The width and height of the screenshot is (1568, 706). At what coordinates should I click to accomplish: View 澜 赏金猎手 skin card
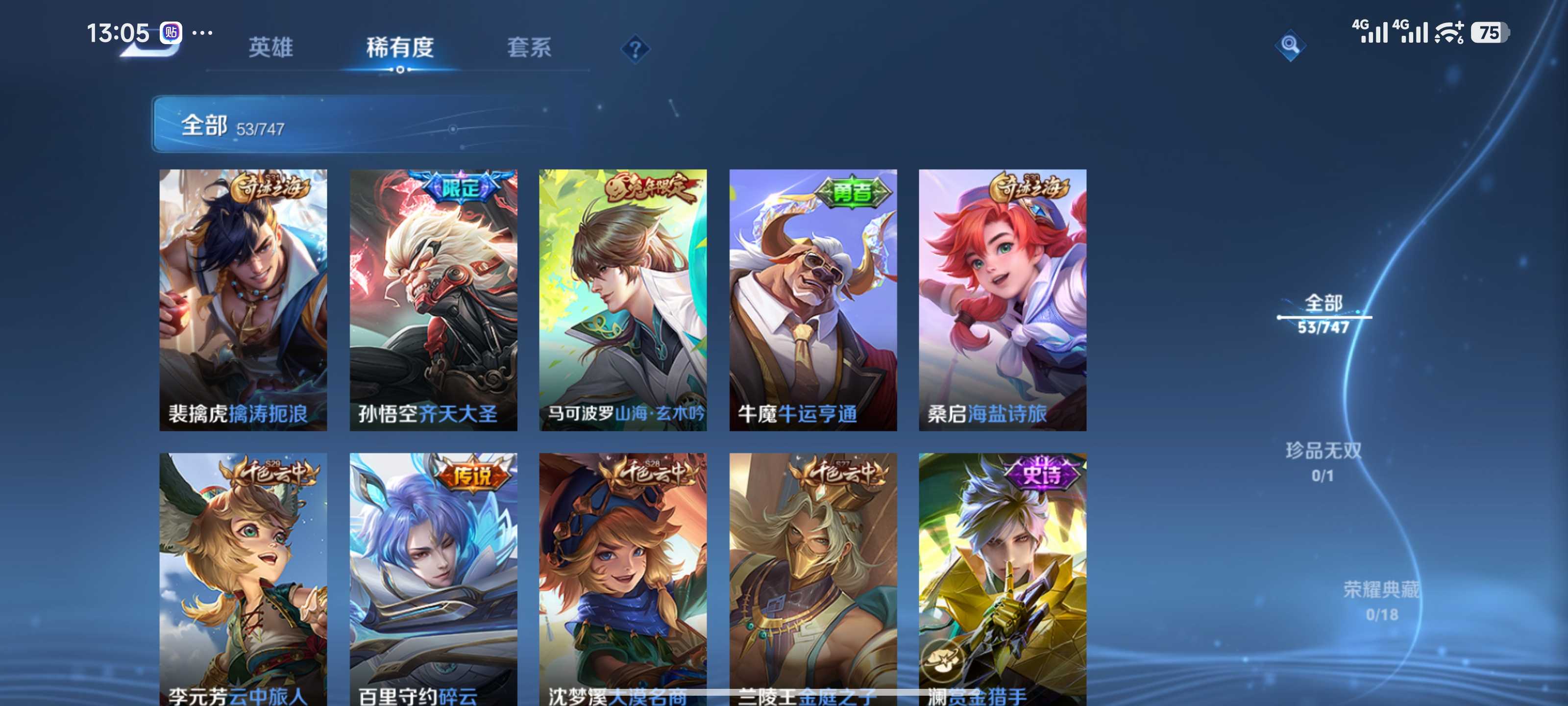pos(1002,579)
